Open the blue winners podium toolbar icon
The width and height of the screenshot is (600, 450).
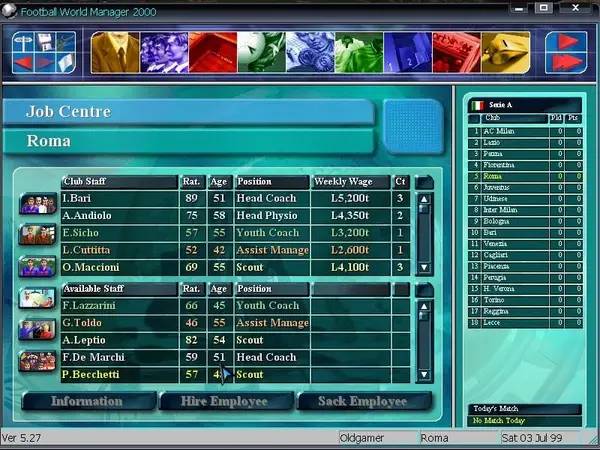click(408, 52)
